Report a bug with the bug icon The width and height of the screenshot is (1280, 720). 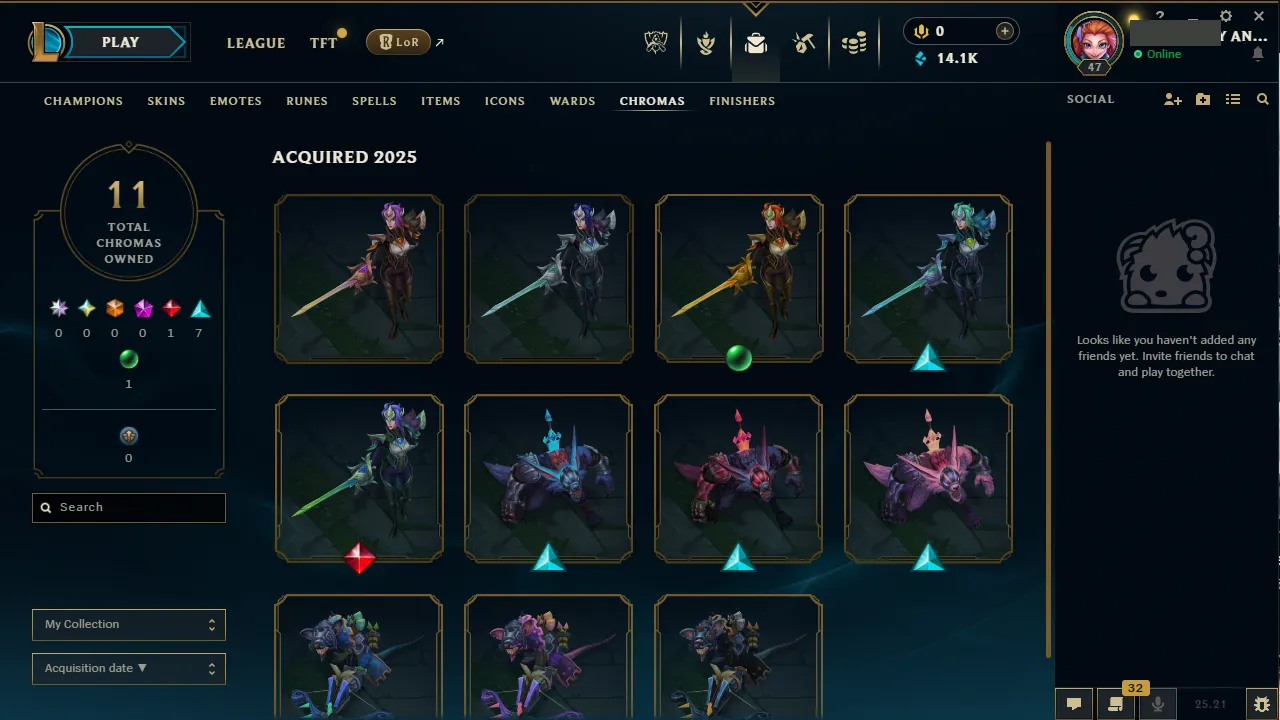point(1262,704)
